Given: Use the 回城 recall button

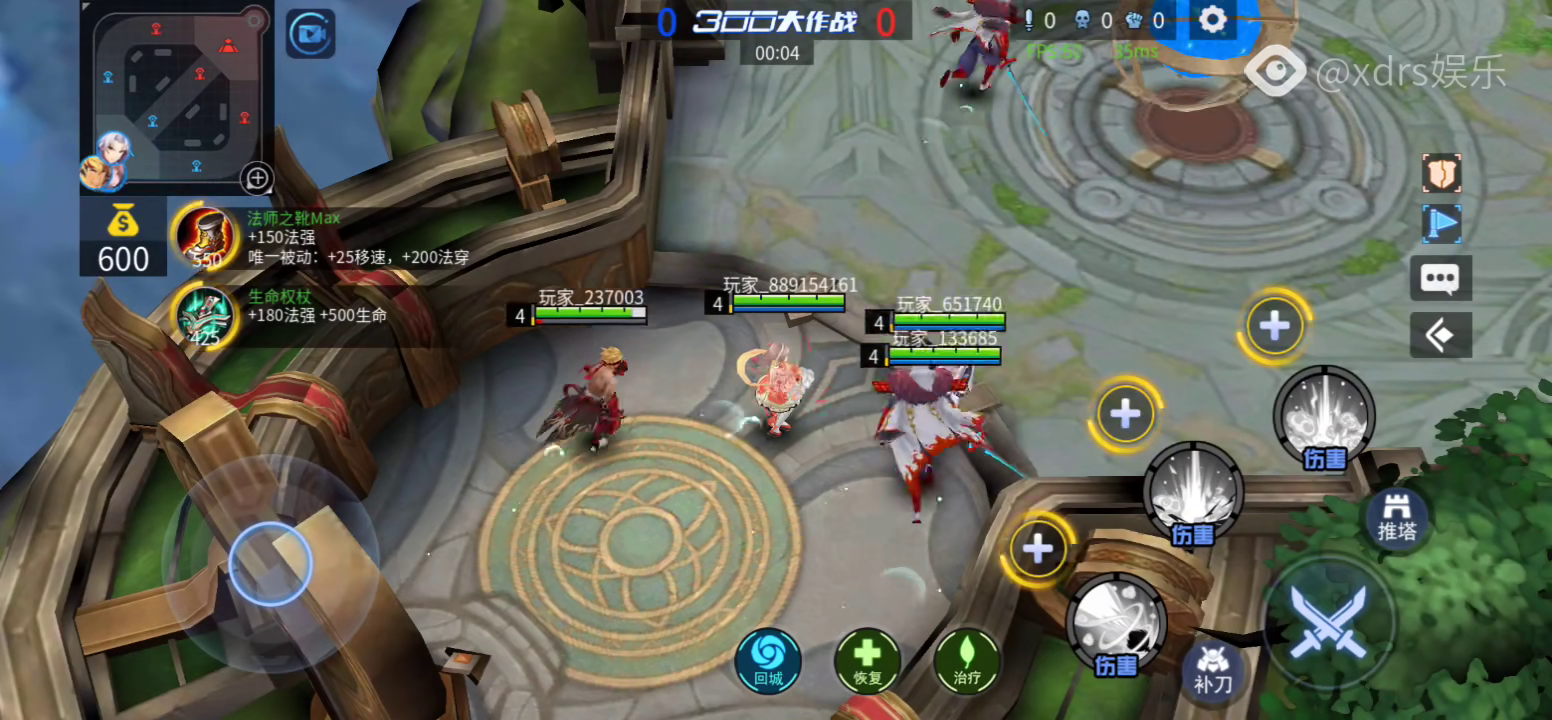Looking at the screenshot, I should tap(768, 661).
